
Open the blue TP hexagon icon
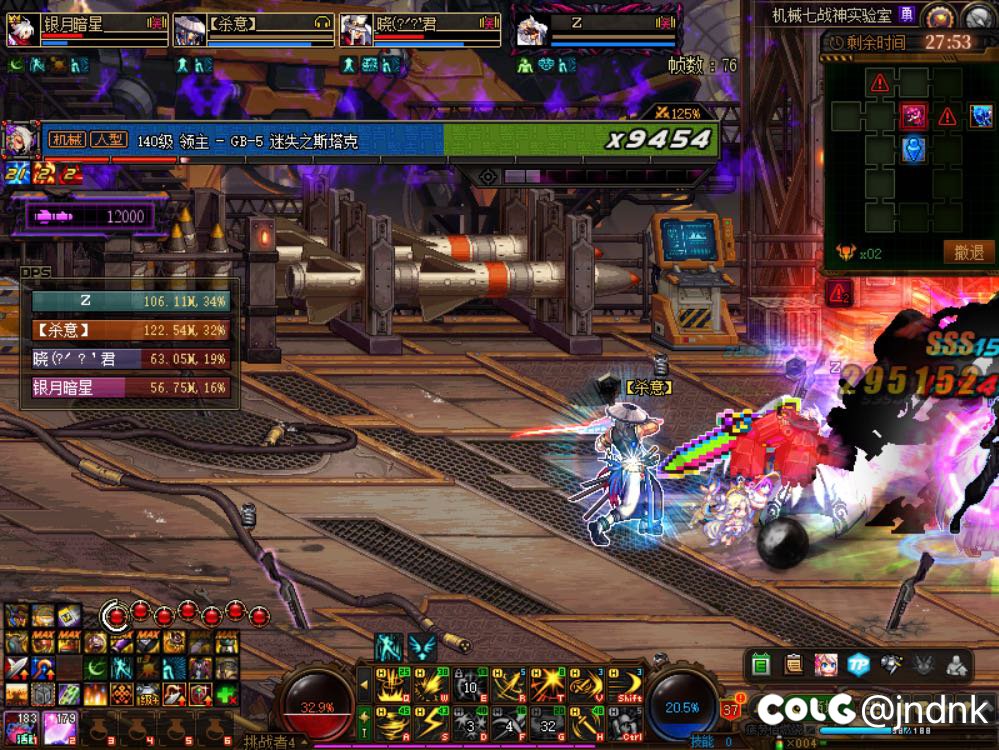(x=857, y=663)
